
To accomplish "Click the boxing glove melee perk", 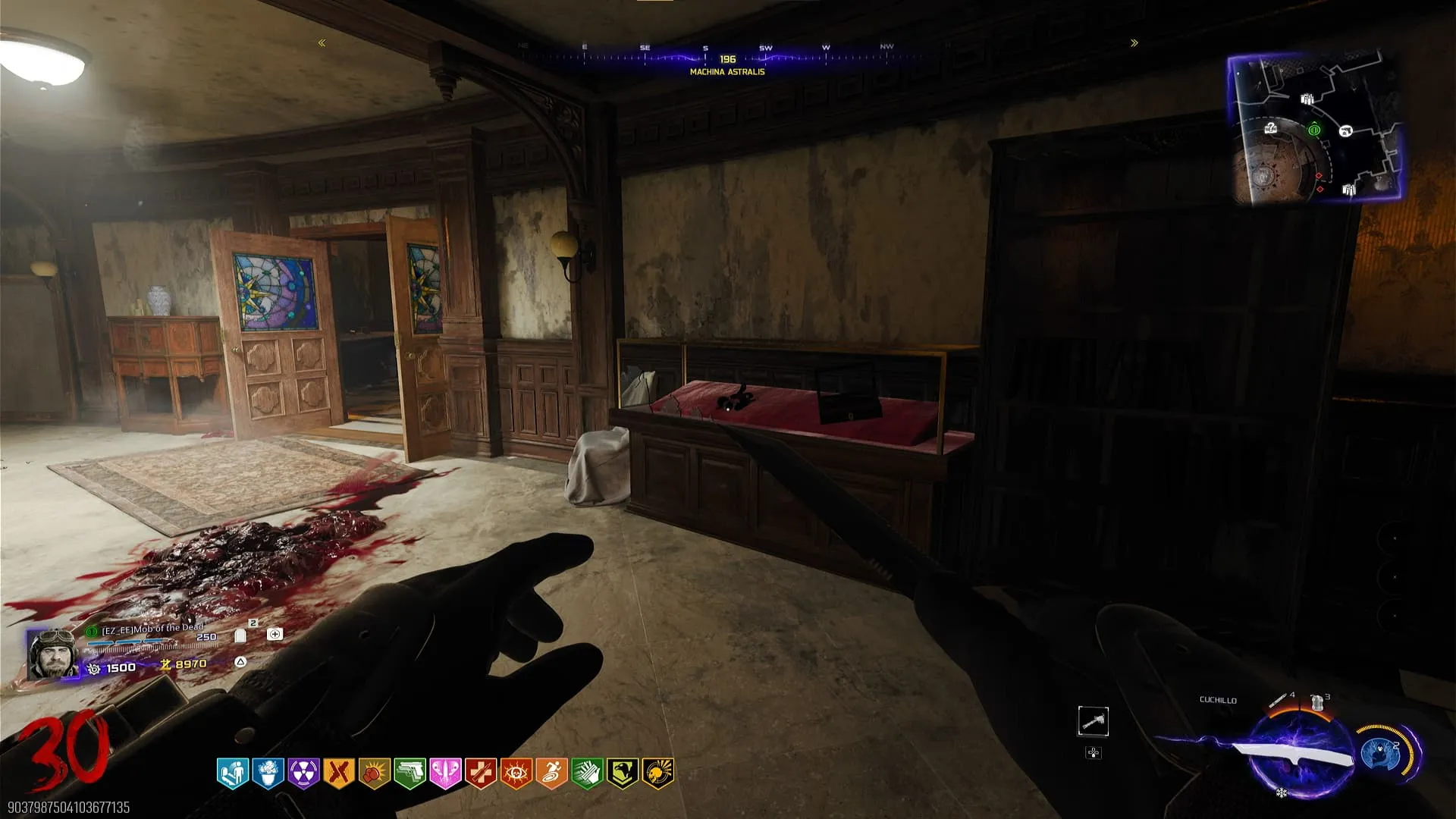I will 374,773.
